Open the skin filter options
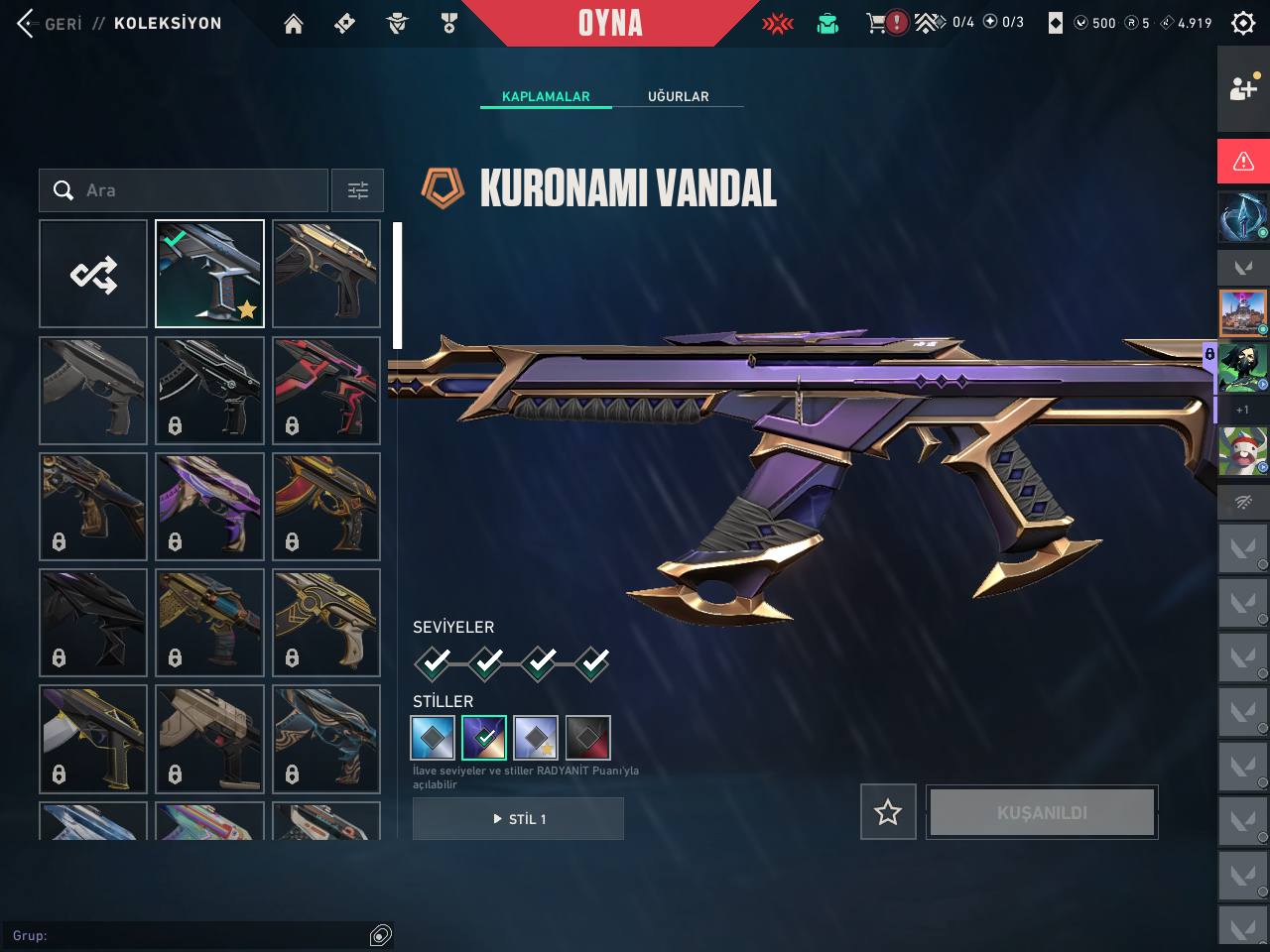The image size is (1270, 952). pyautogui.click(x=357, y=190)
